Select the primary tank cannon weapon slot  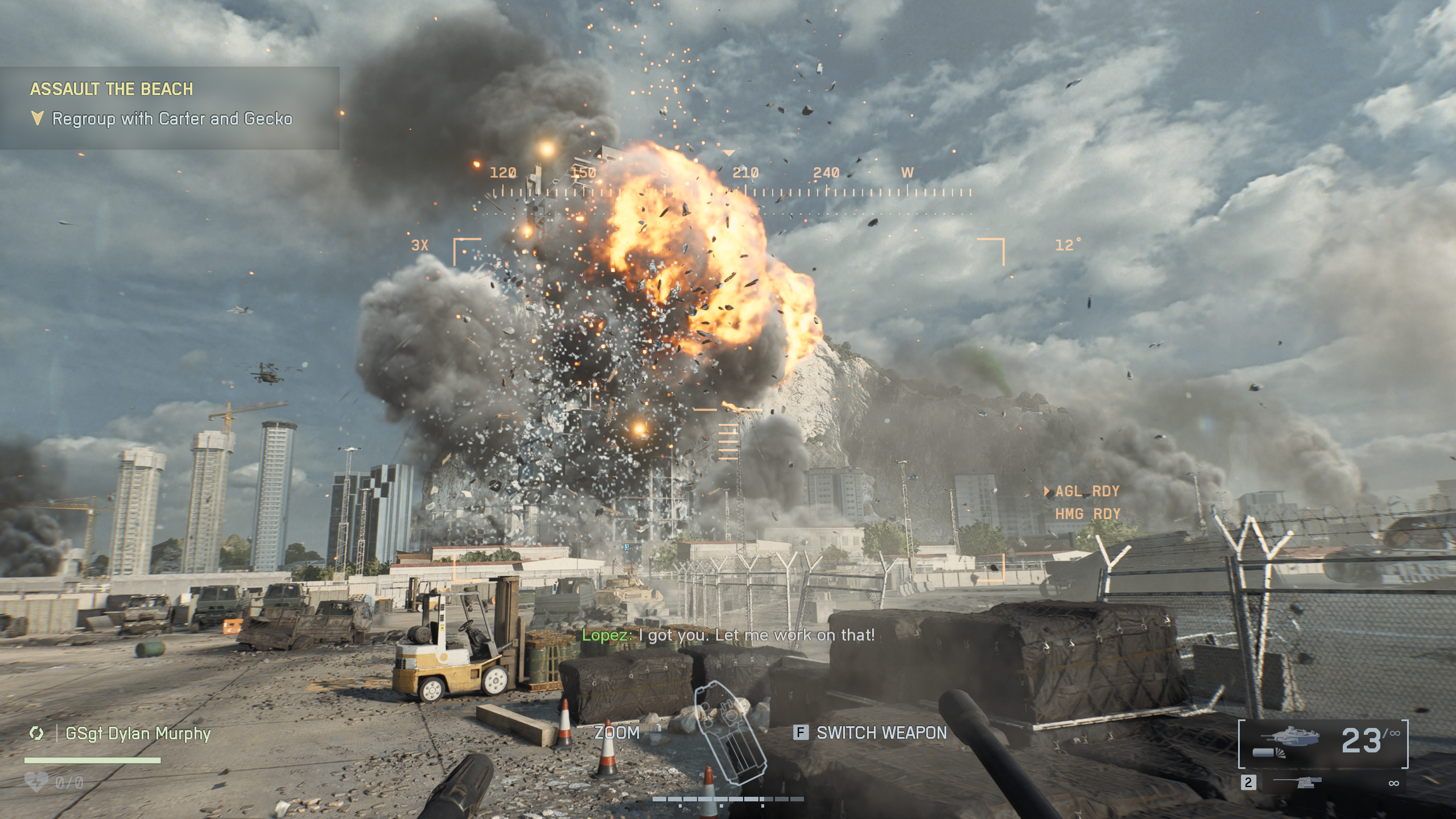click(x=1323, y=742)
